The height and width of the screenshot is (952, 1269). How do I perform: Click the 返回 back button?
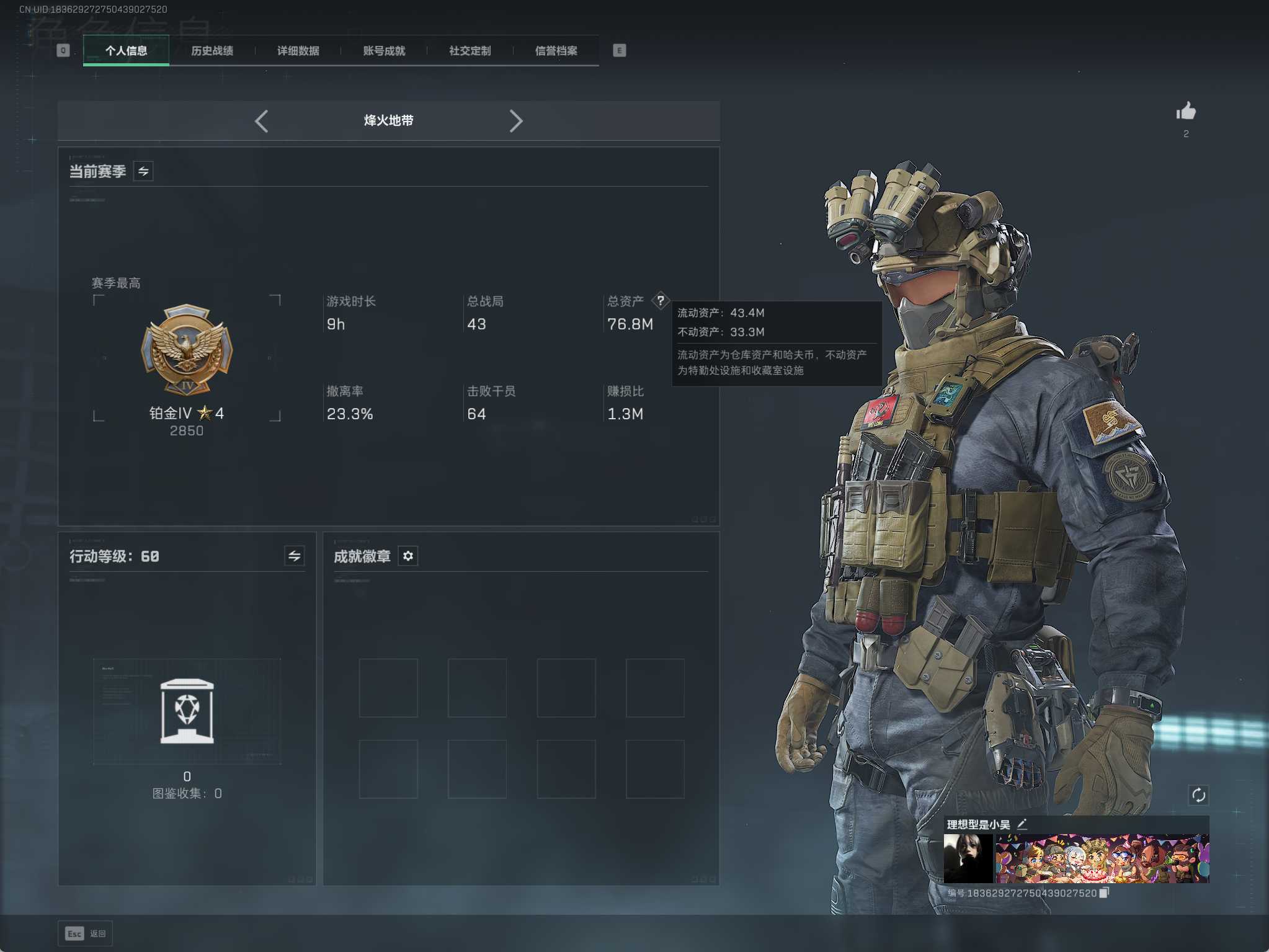click(86, 933)
